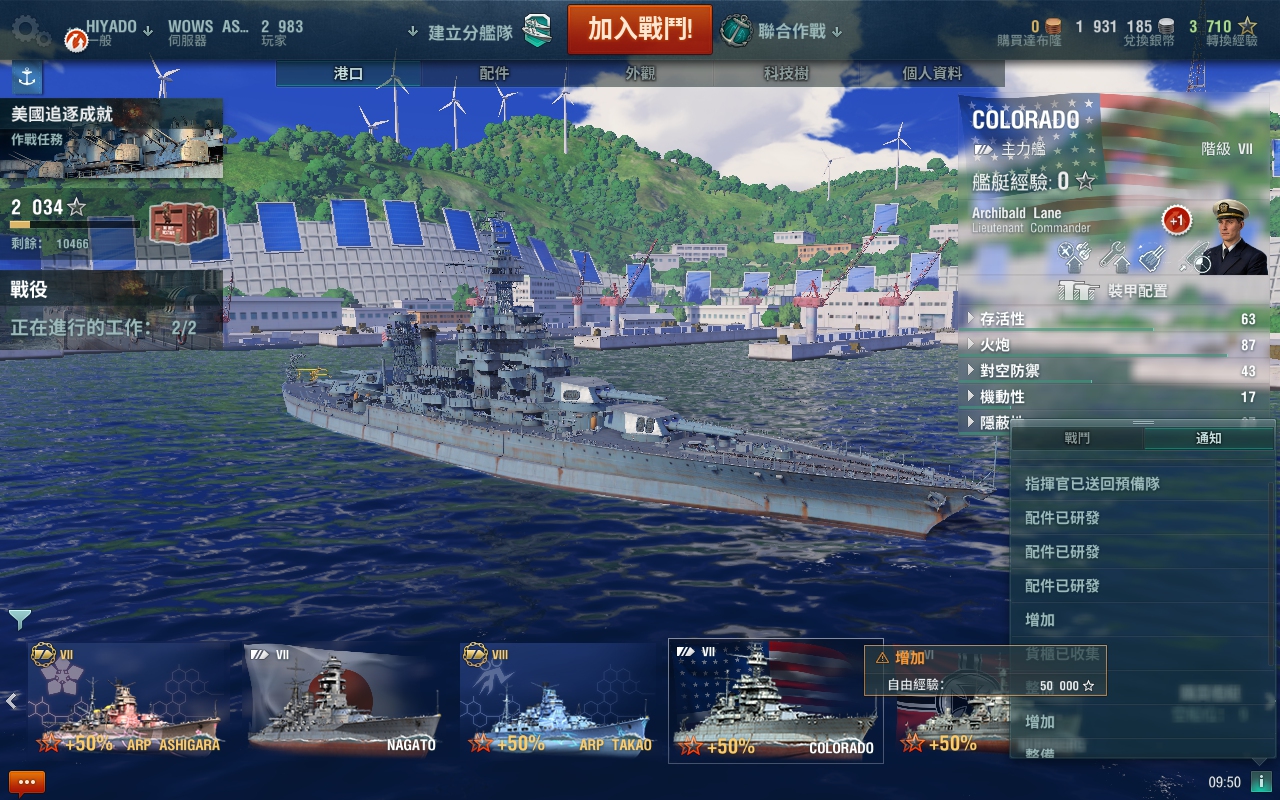This screenshot has height=800, width=1280.
Task: Open the settings gear menu
Action: pyautogui.click(x=30, y=30)
